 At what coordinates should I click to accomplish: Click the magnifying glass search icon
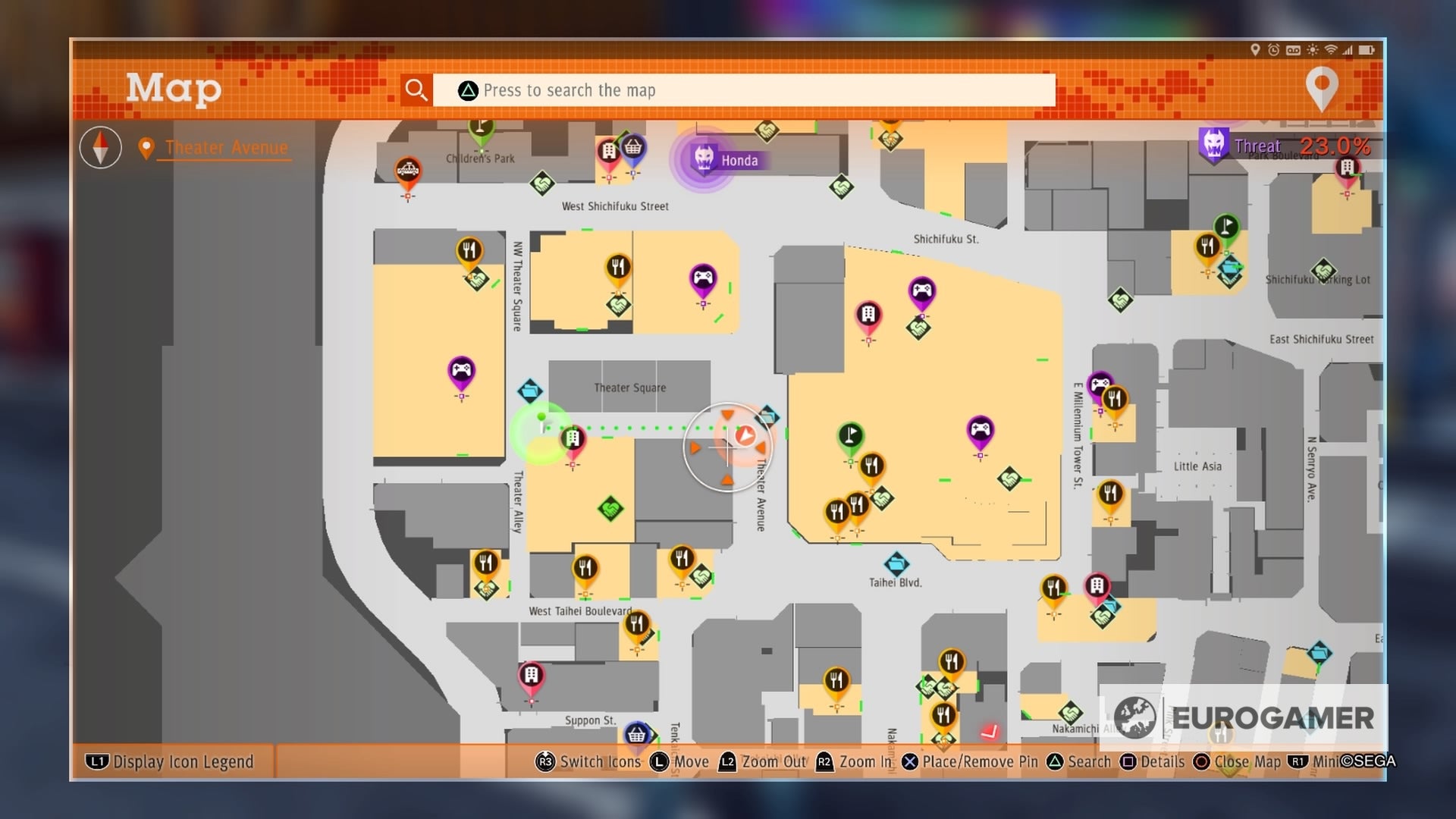[x=416, y=90]
